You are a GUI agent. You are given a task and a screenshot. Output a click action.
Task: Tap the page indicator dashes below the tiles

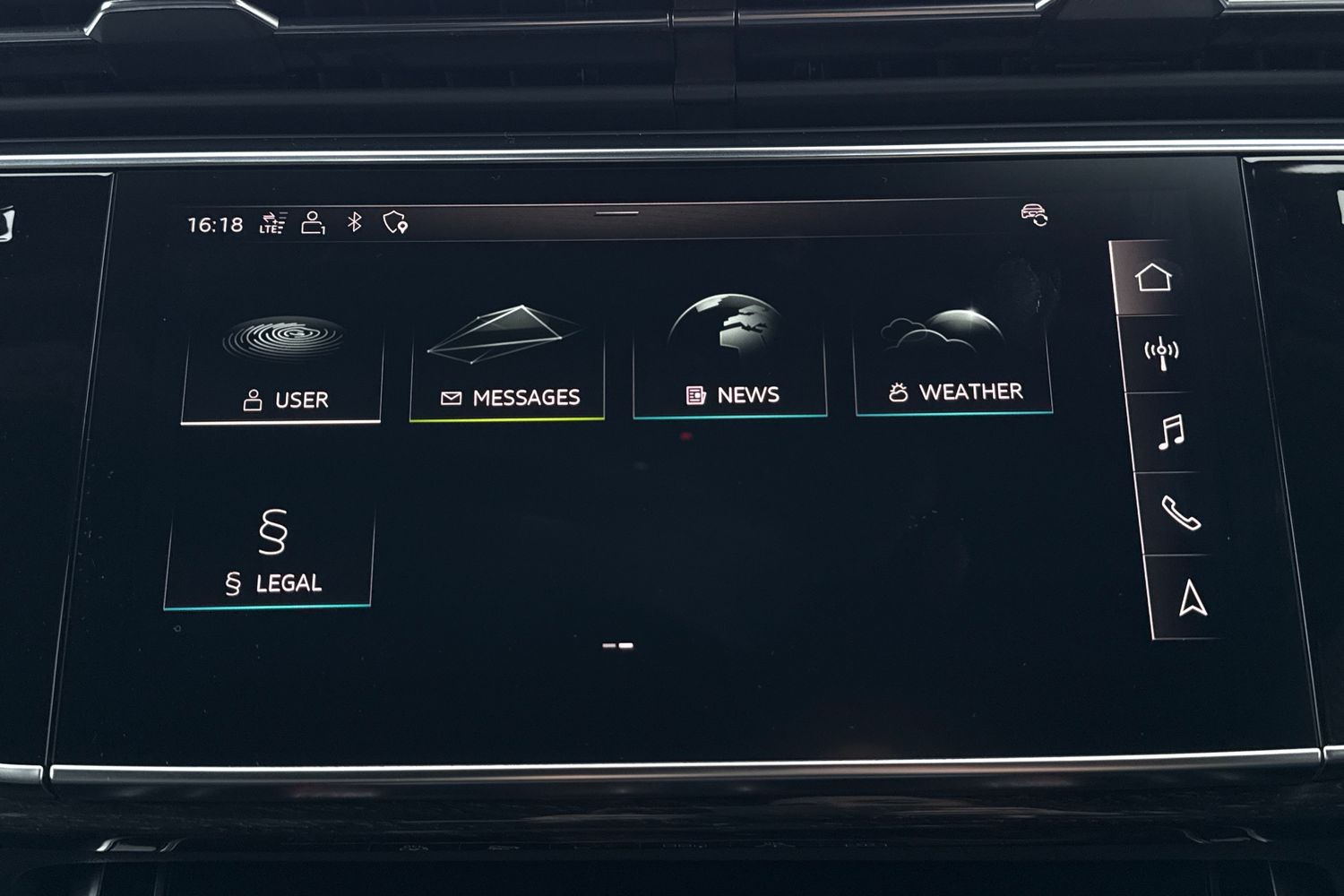coord(618,643)
